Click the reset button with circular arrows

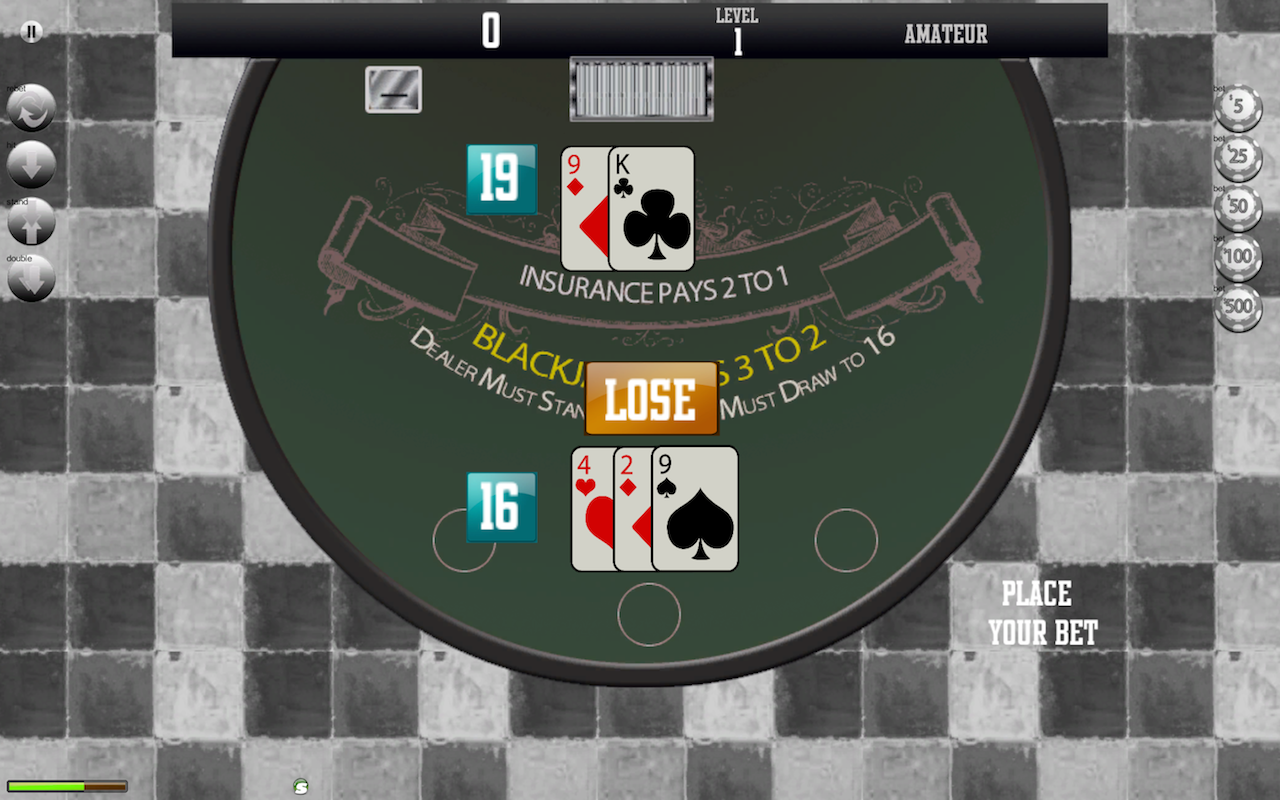click(31, 109)
